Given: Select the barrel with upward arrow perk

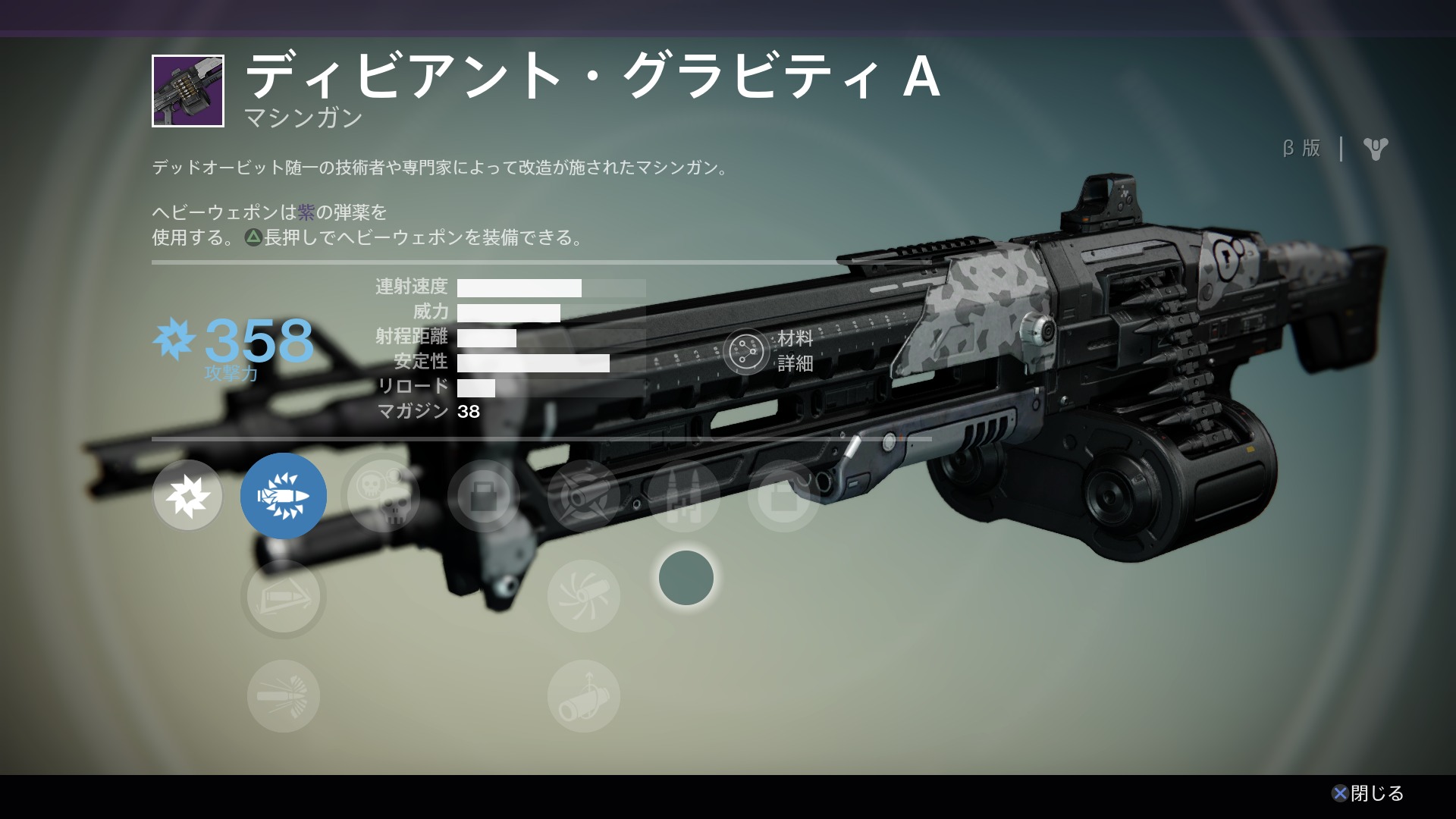Looking at the screenshot, I should click(x=583, y=696).
